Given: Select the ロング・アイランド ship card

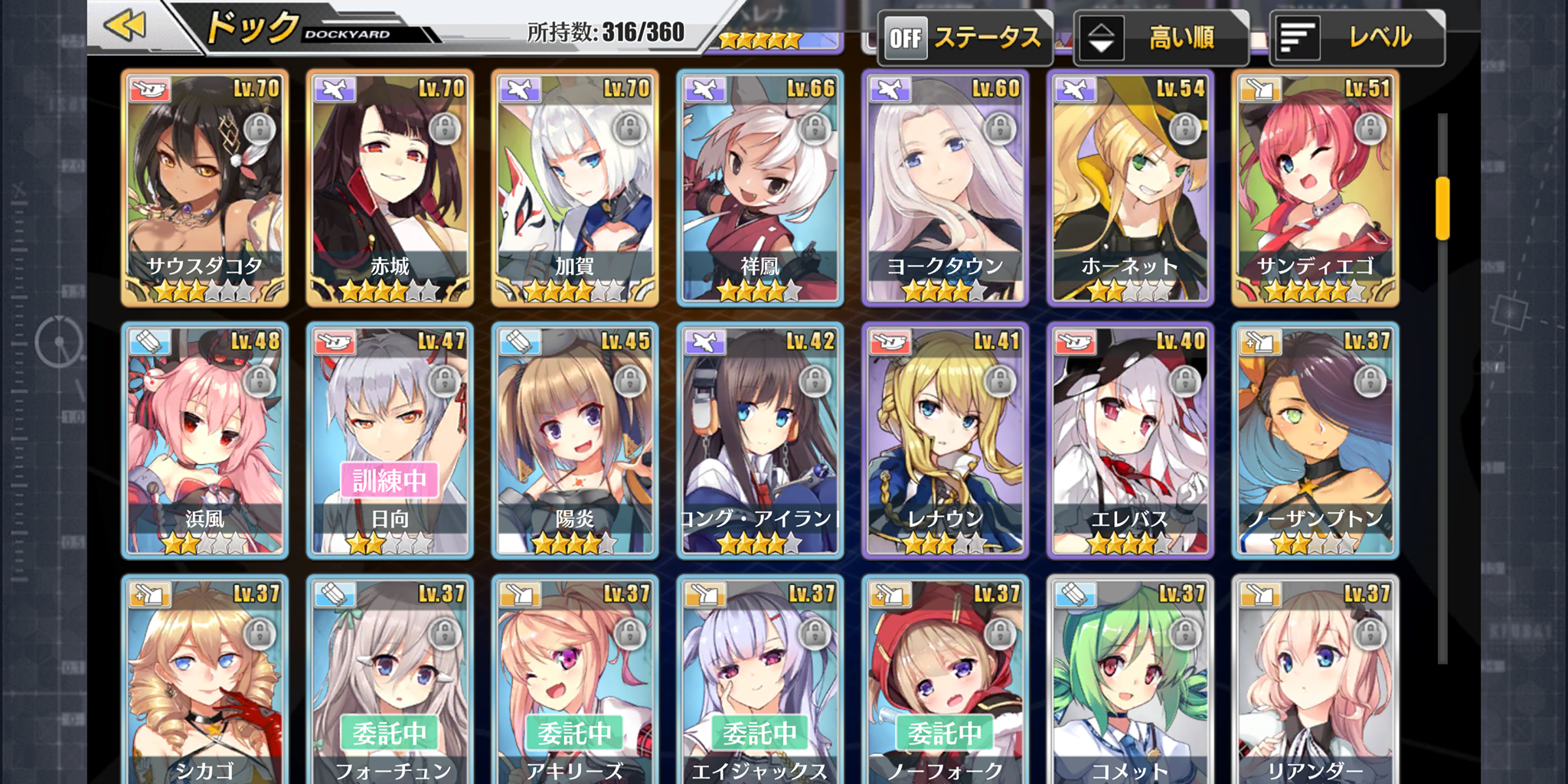Looking at the screenshot, I should tap(760, 440).
